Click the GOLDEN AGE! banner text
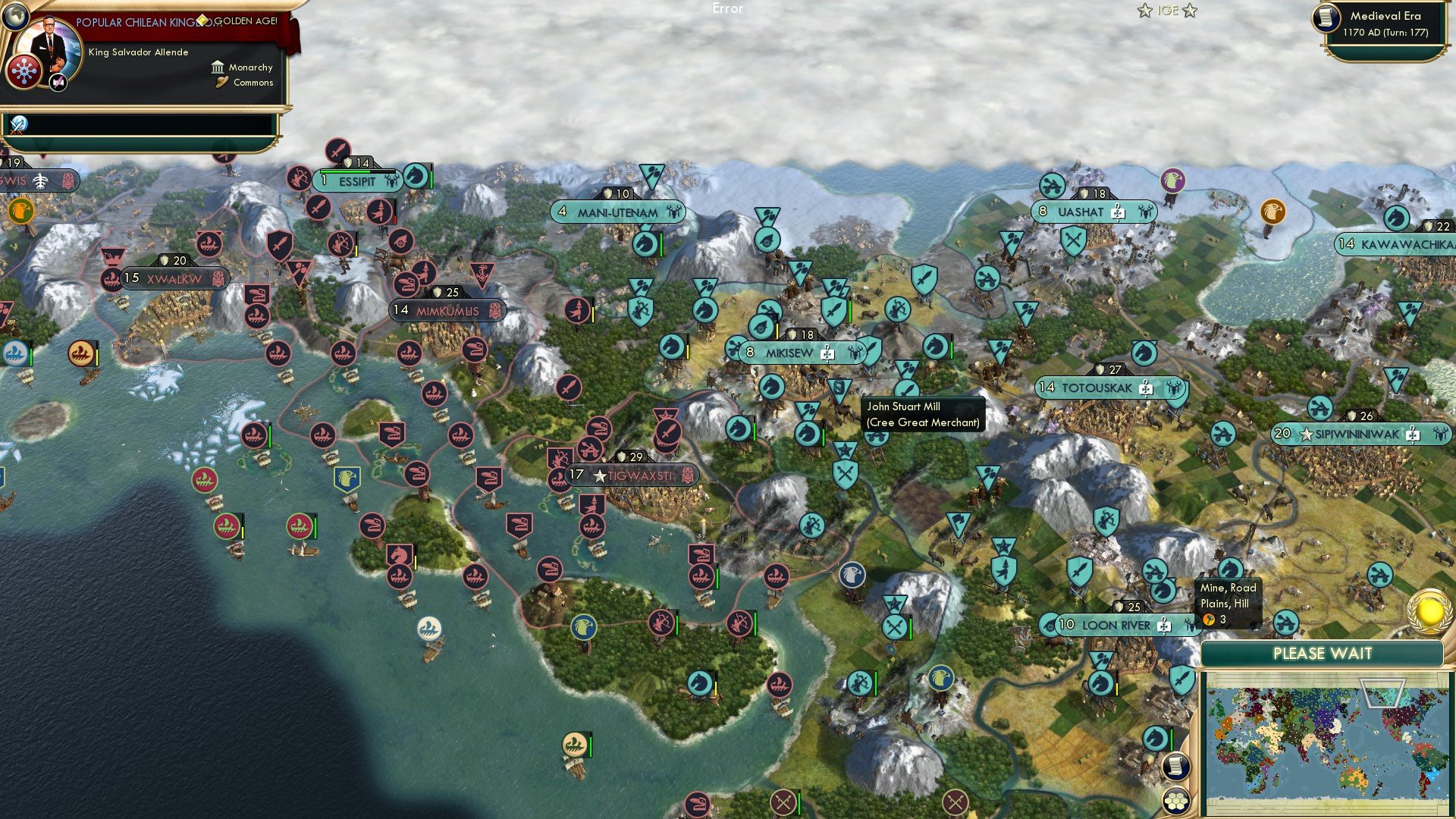The image size is (1456, 819). tap(245, 20)
